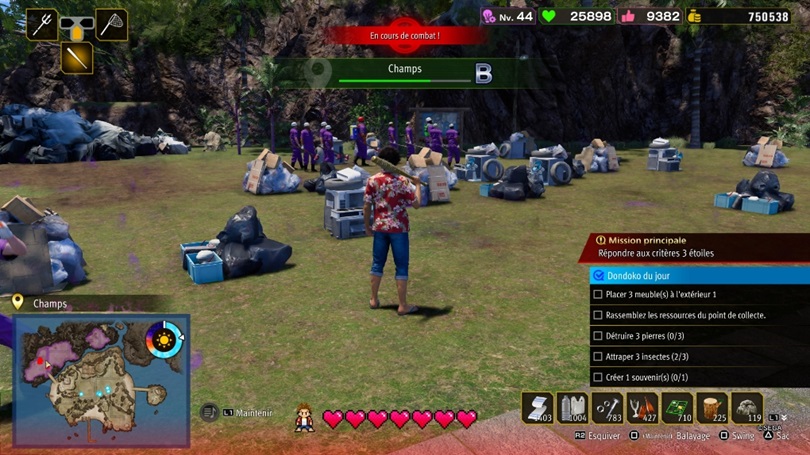Tick the Créer 1 souvenir task checkbox

coord(598,377)
